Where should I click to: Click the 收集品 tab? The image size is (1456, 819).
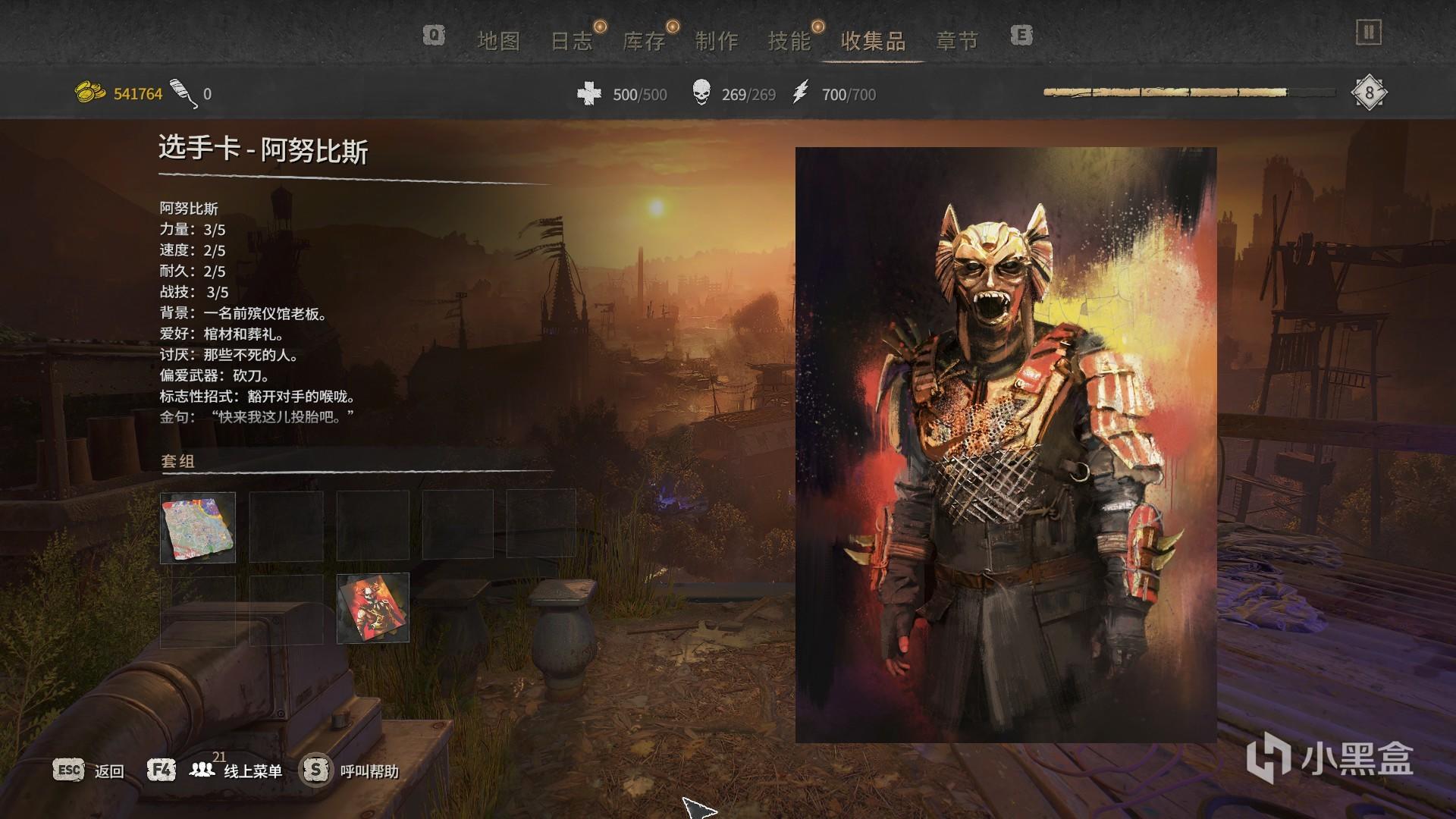click(x=874, y=41)
